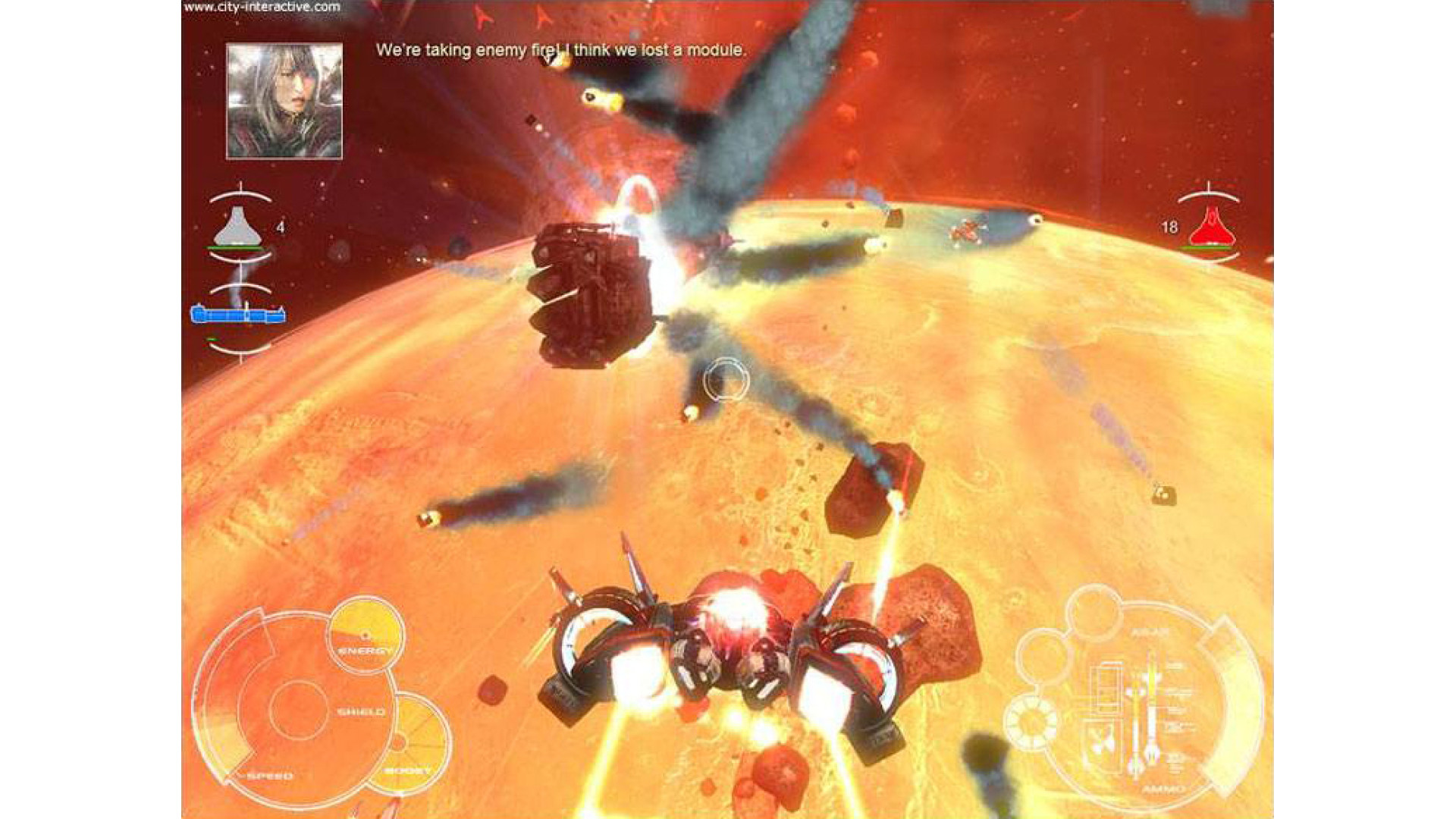This screenshot has height=819, width=1456.
Task: Click the blue escort freighter icon
Action: [238, 314]
